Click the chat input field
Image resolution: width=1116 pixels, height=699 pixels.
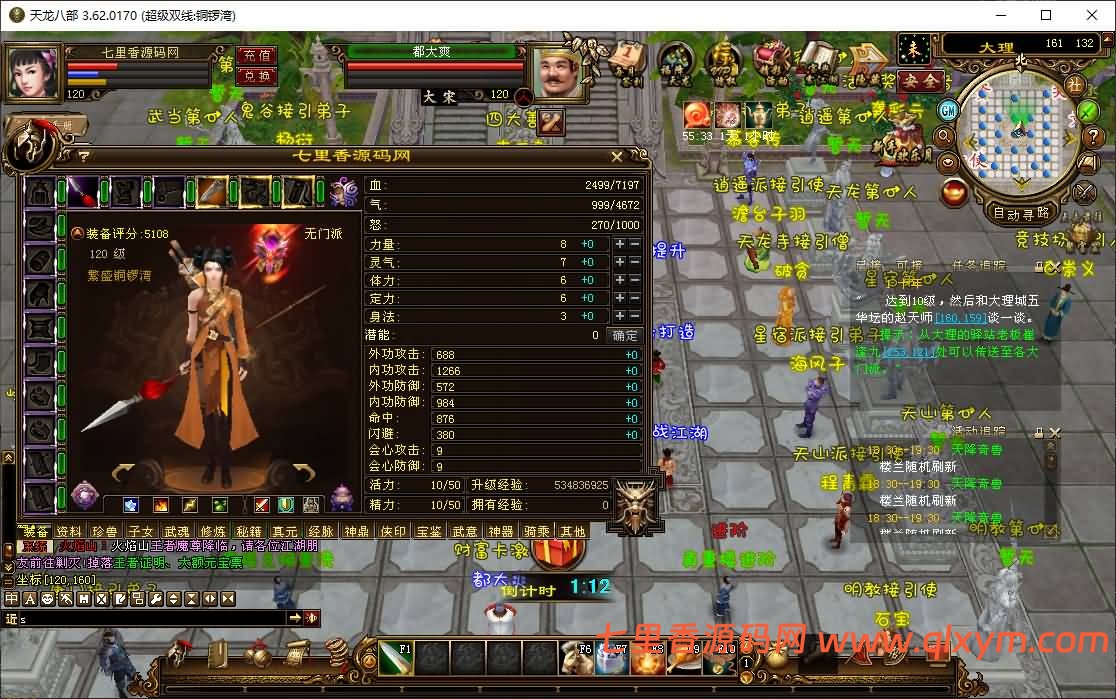pyautogui.click(x=150, y=619)
